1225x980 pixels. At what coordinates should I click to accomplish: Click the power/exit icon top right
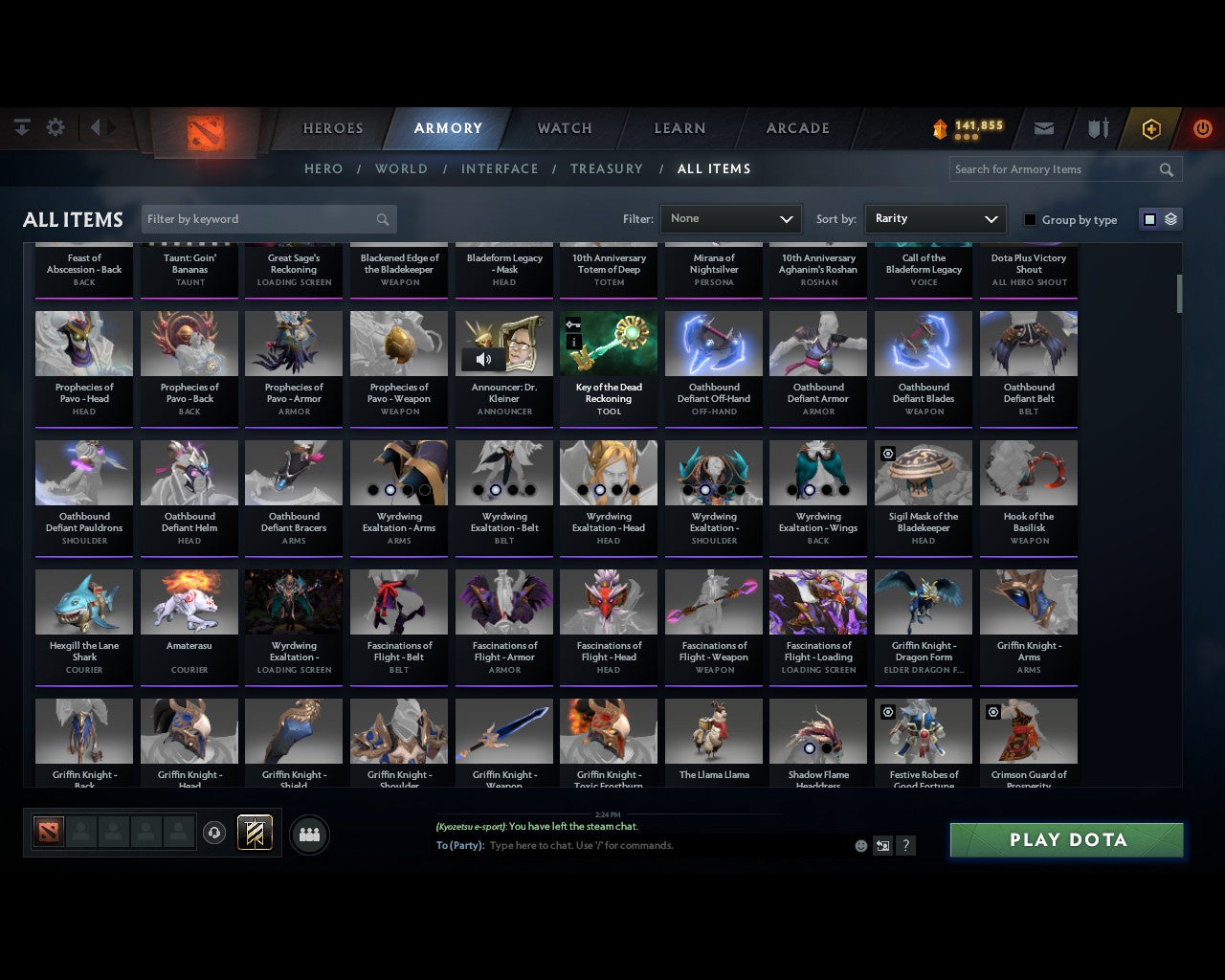coord(1202,127)
